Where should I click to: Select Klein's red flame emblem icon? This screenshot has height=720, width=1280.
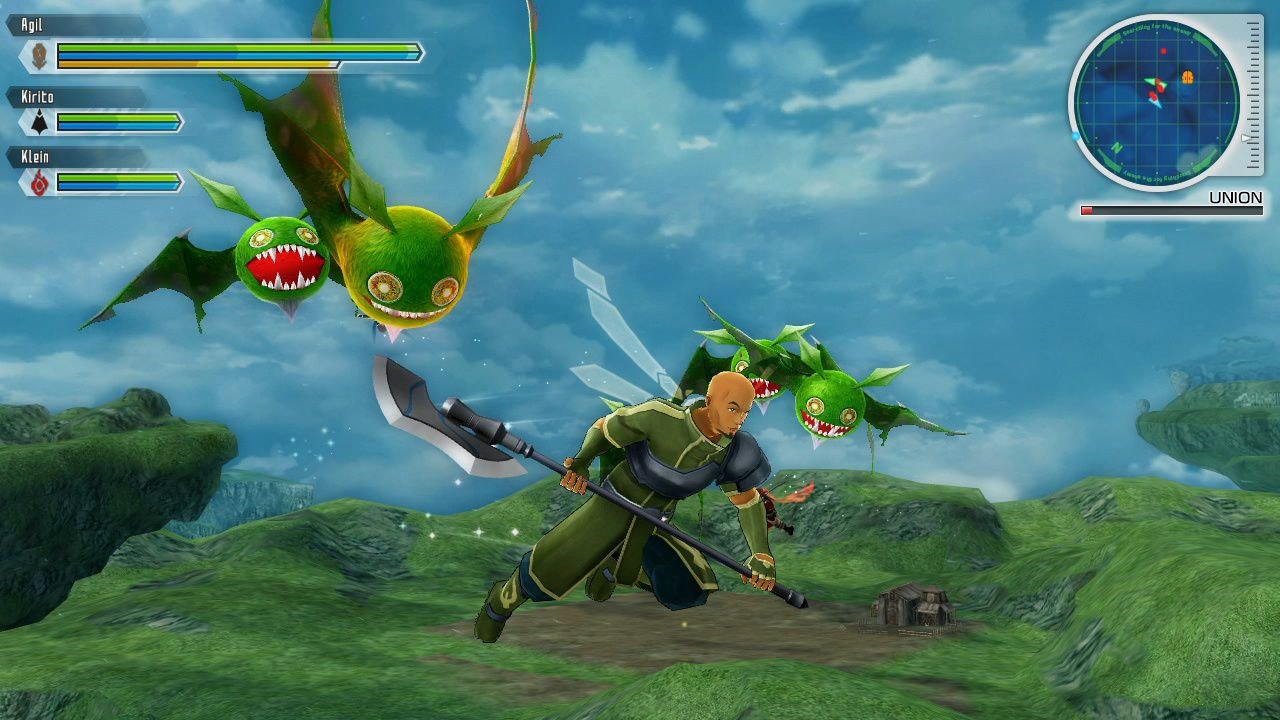(x=38, y=181)
